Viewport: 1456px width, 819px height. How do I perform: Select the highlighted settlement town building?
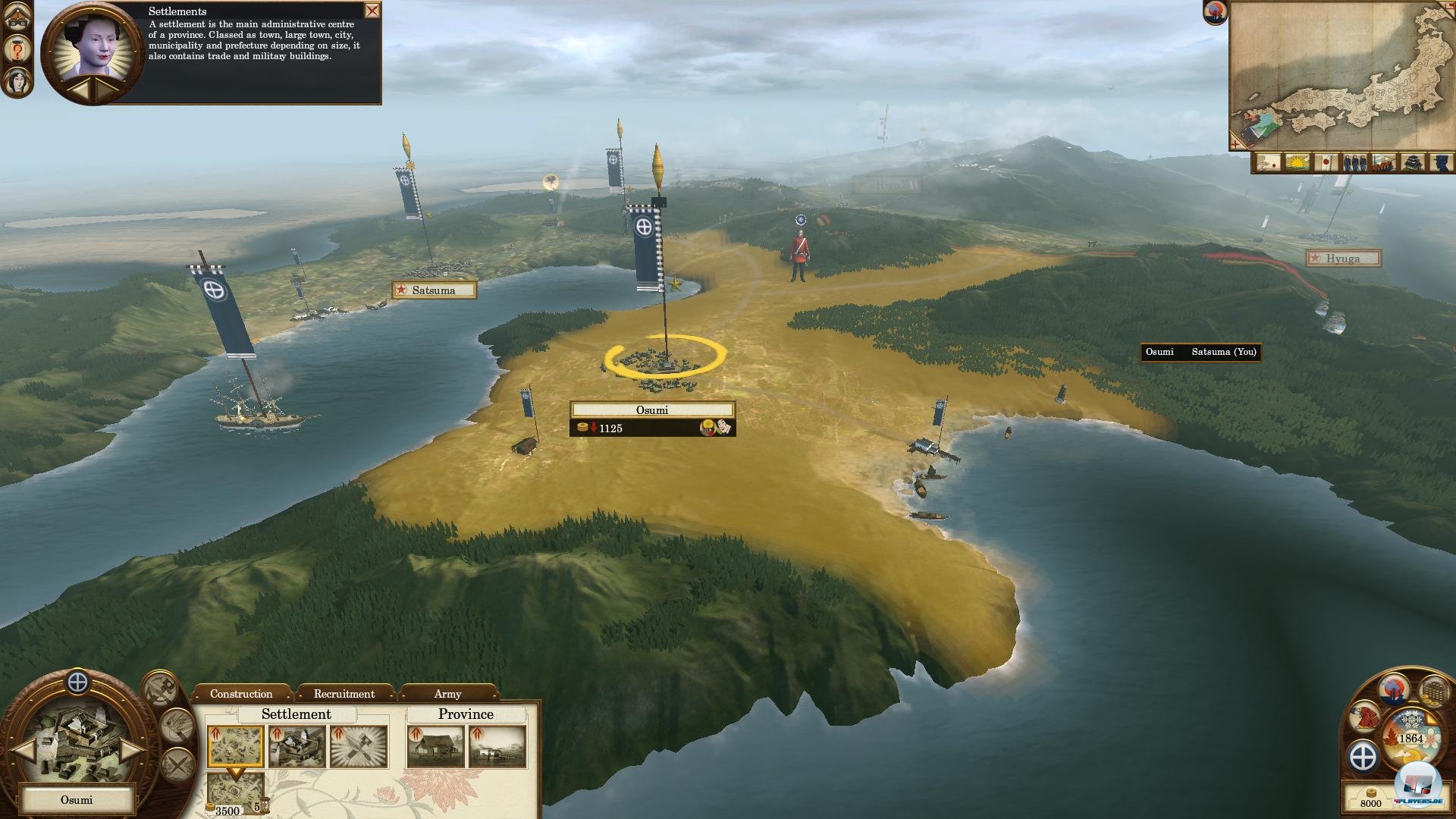pyautogui.click(x=235, y=746)
